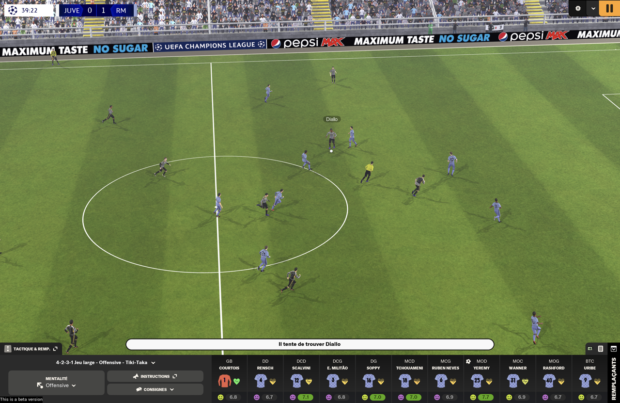This screenshot has width=620, height=403.
Task: Select Soppy player card
Action: point(373,380)
